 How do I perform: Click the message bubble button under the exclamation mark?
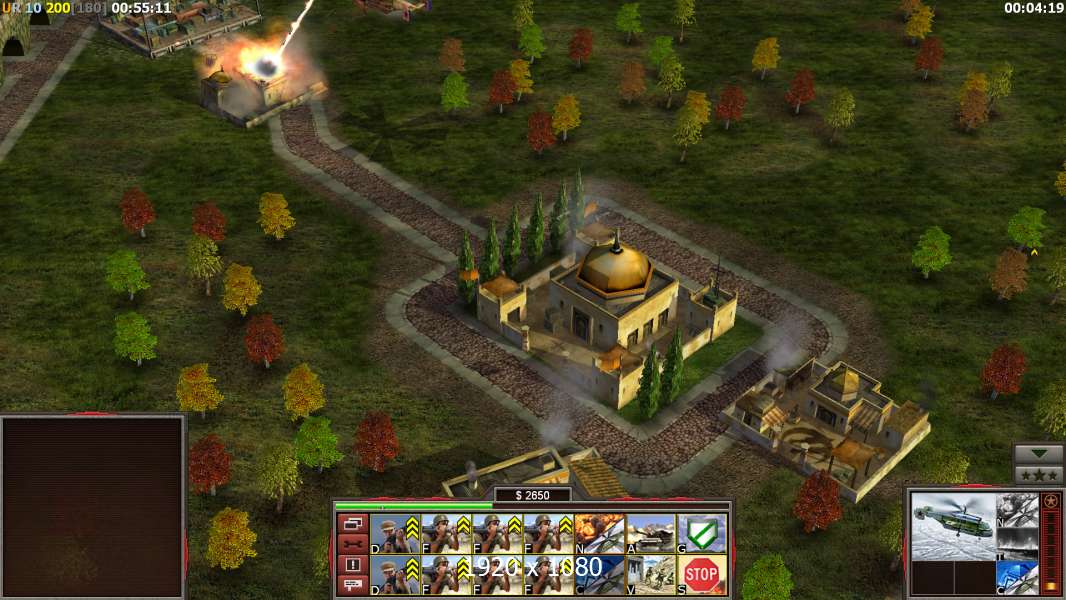coord(353,585)
